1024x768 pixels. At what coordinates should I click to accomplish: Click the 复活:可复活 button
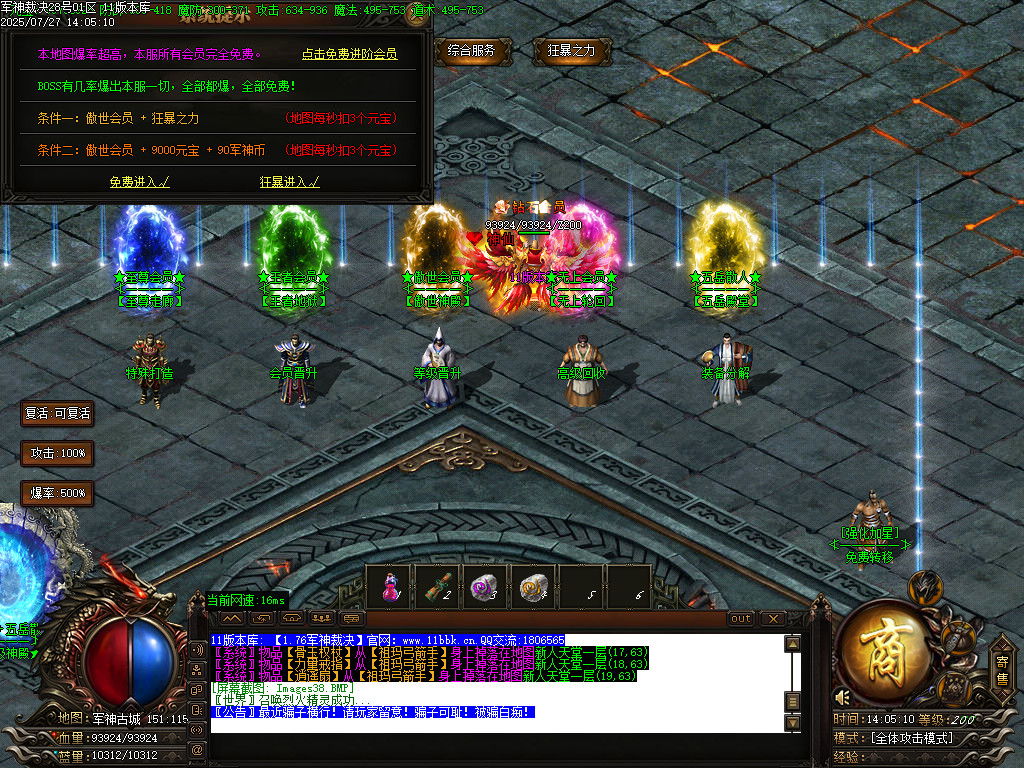[57, 413]
